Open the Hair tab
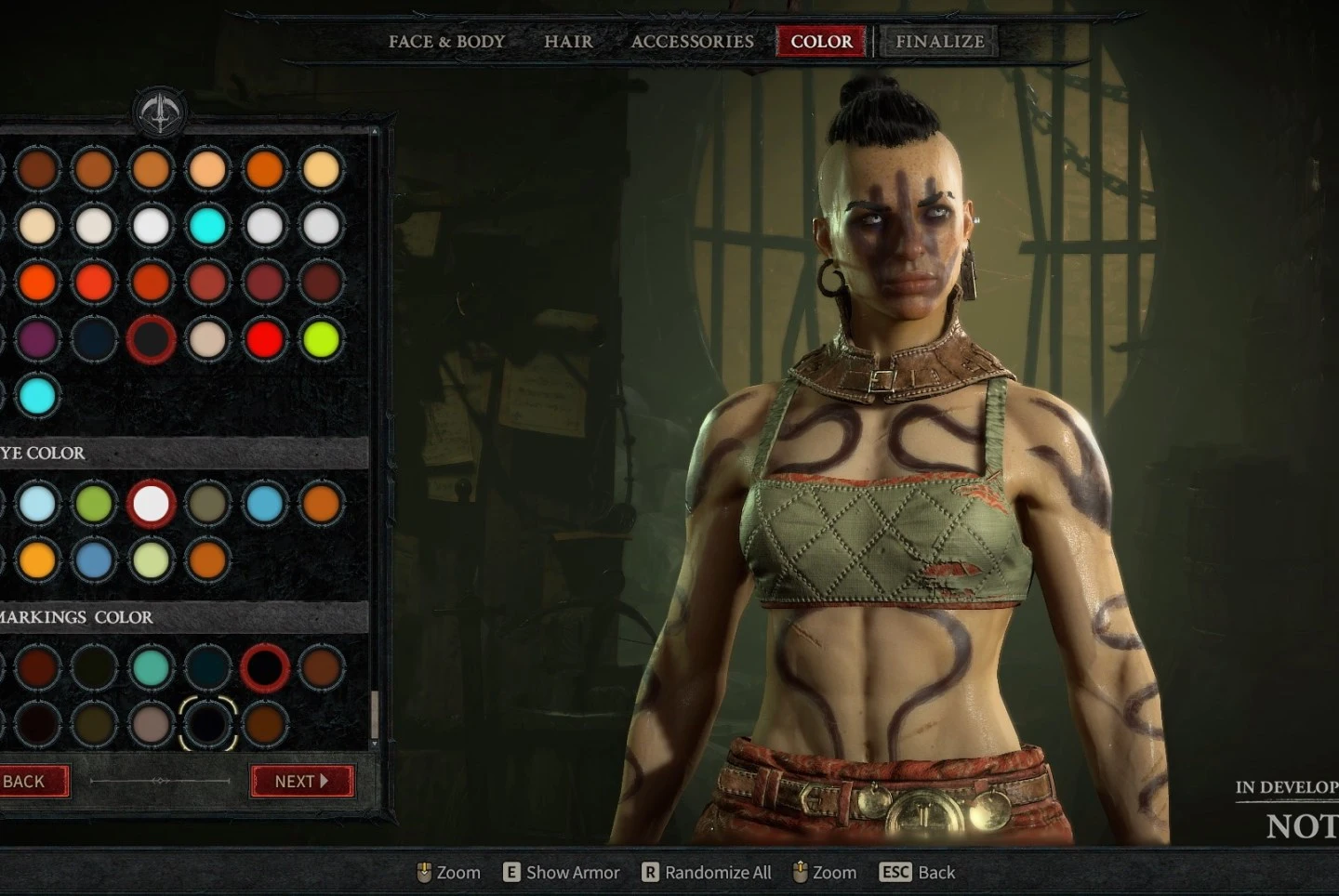 coord(568,42)
